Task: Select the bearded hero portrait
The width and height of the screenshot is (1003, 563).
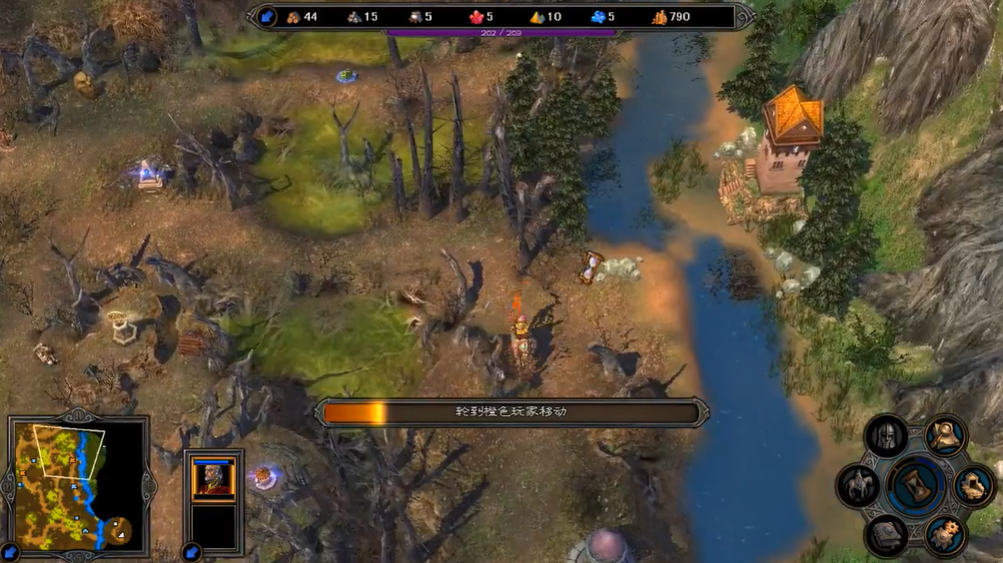Action: point(214,479)
